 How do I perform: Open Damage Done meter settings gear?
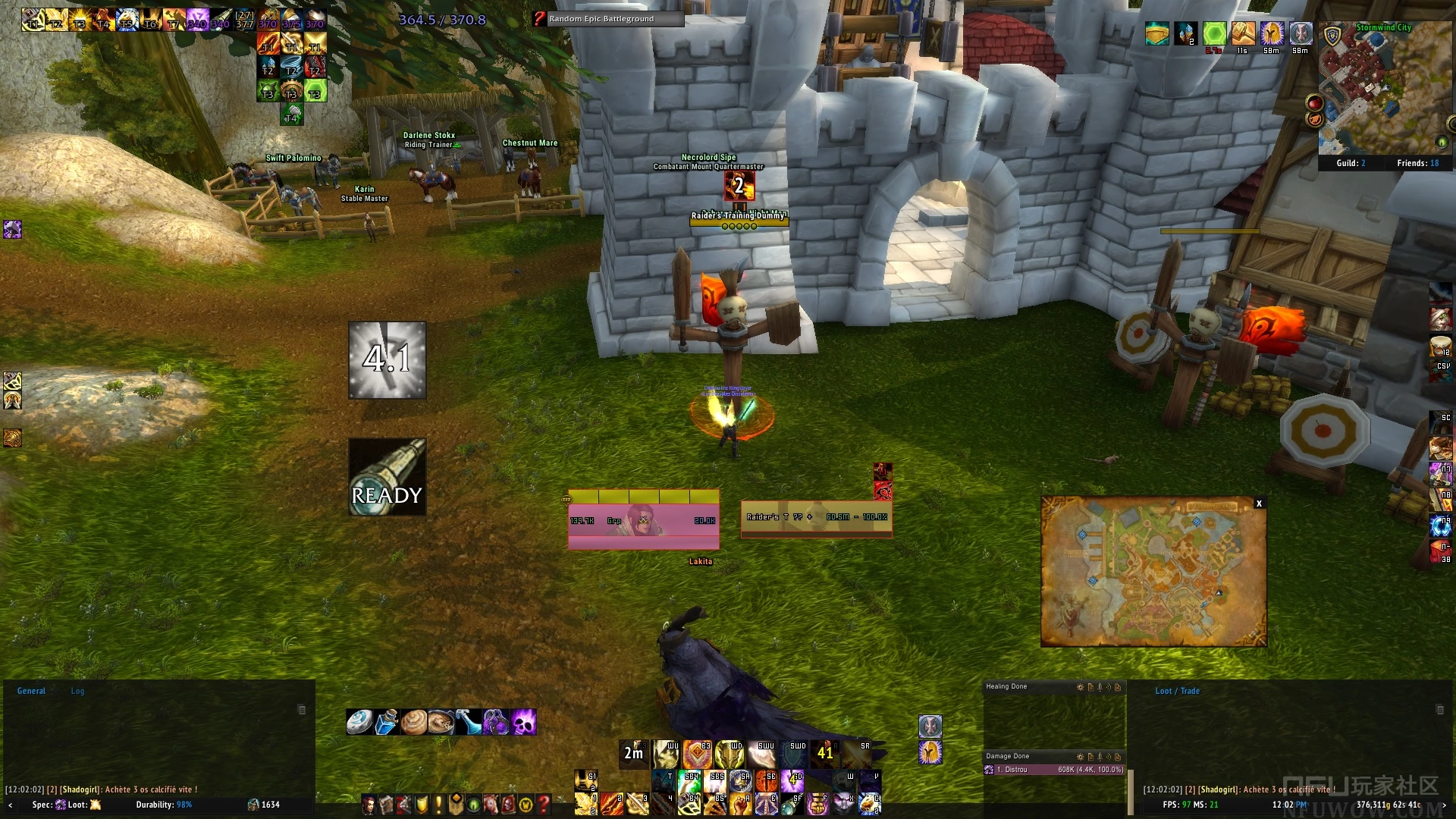(x=1081, y=757)
